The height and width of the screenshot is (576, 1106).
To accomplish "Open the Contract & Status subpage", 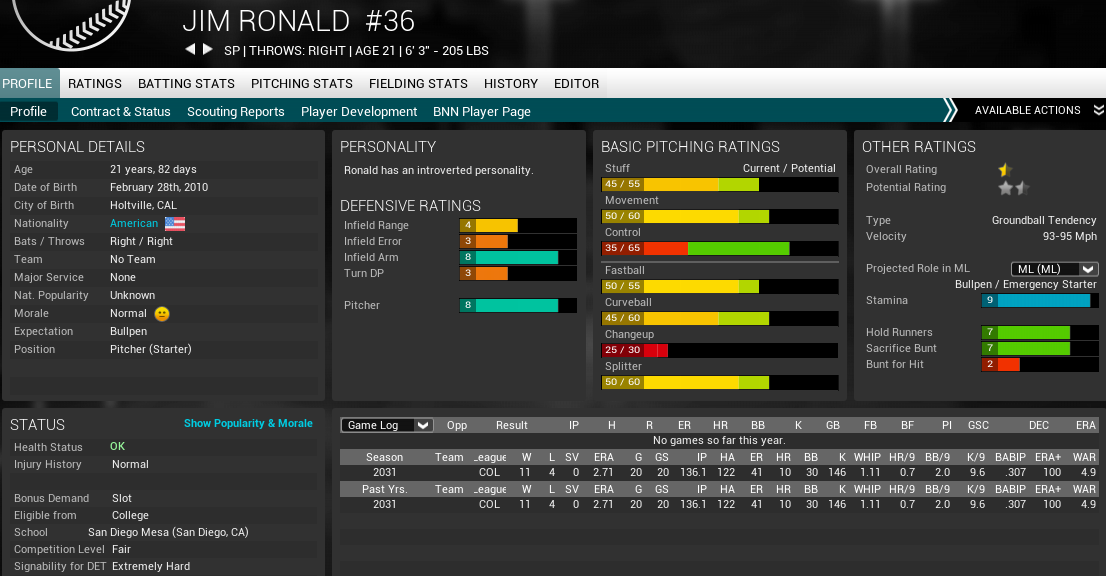I will (x=121, y=112).
